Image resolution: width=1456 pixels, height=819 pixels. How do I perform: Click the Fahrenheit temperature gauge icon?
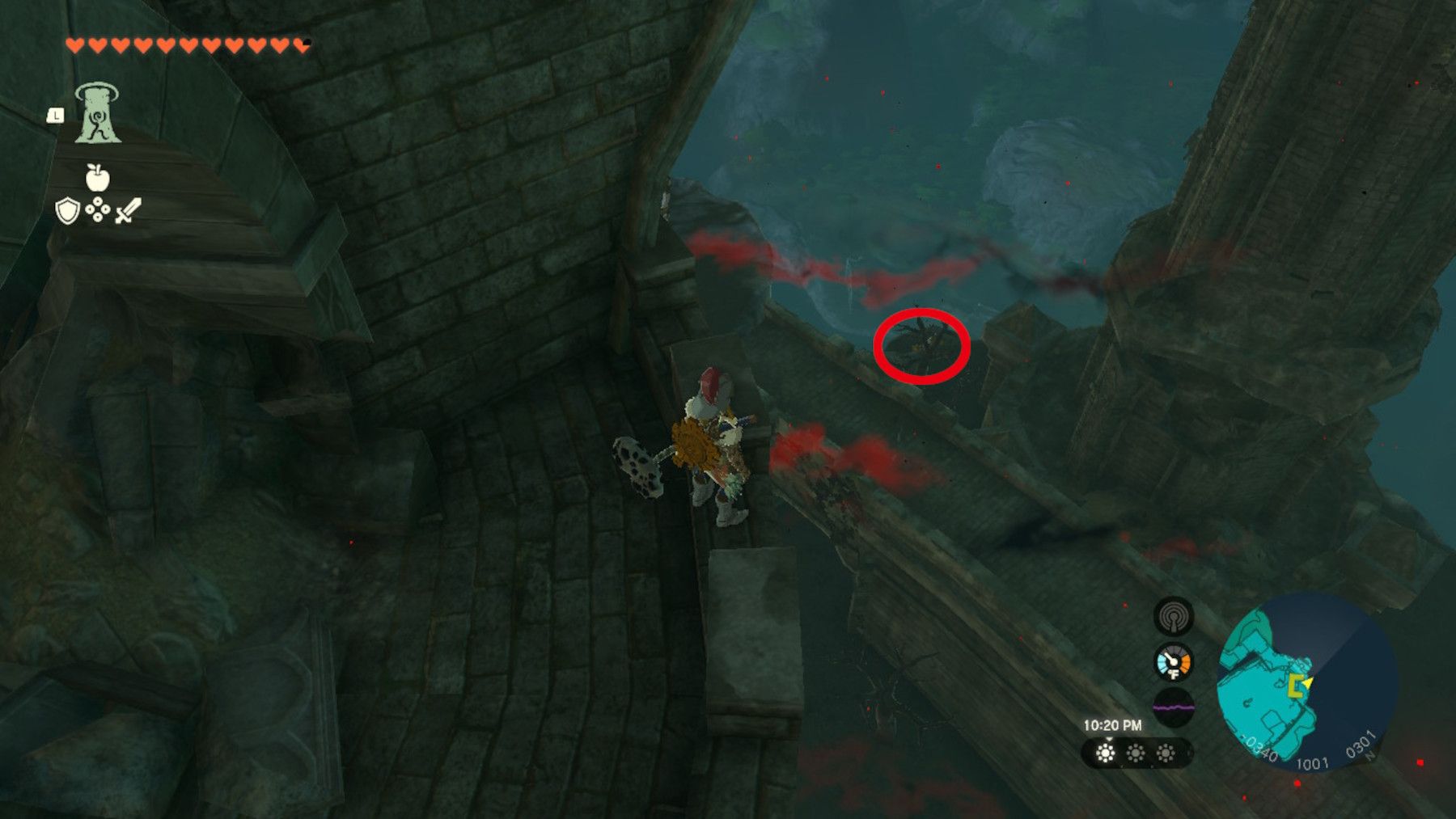coord(1172,661)
